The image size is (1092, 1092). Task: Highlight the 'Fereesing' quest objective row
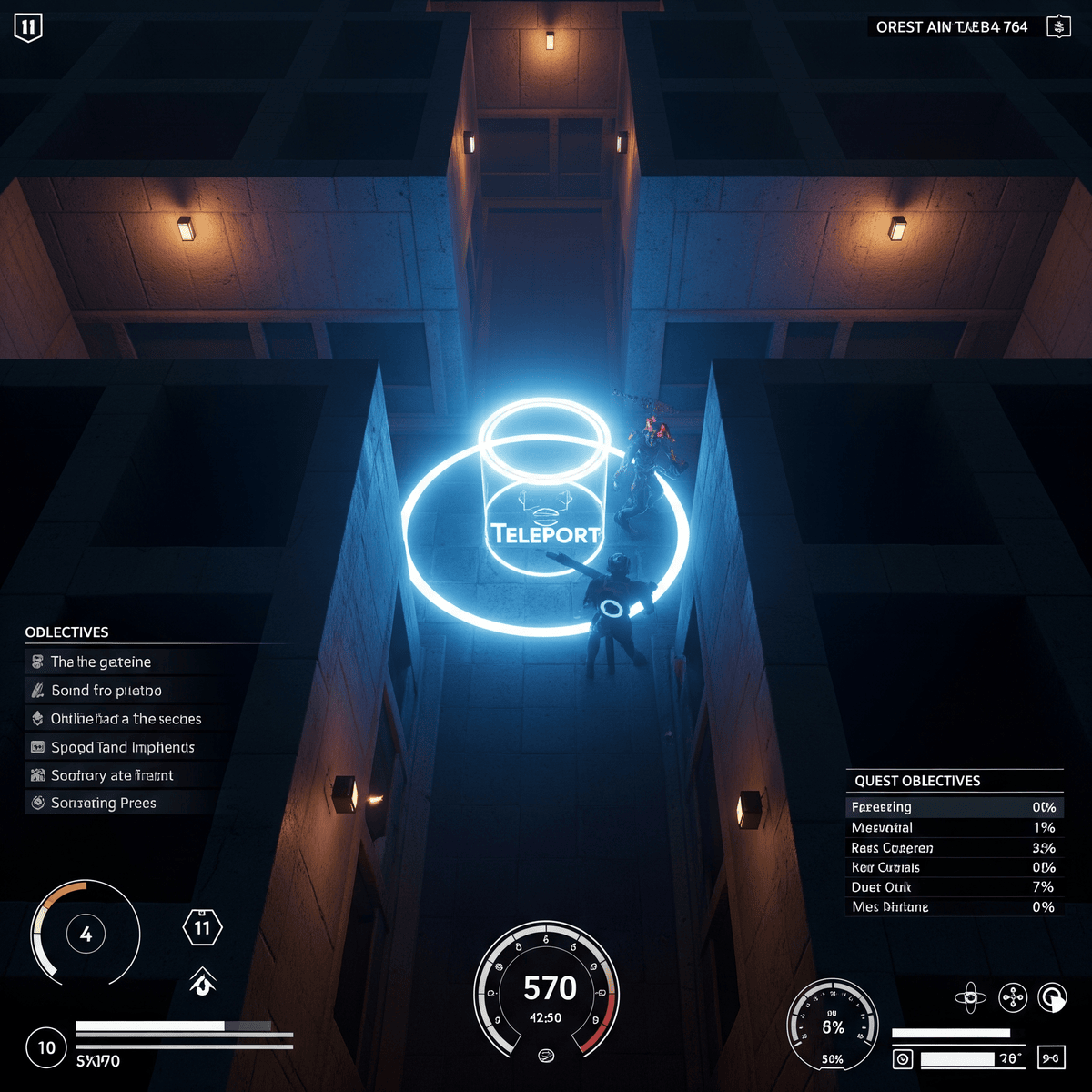pyautogui.click(x=954, y=807)
